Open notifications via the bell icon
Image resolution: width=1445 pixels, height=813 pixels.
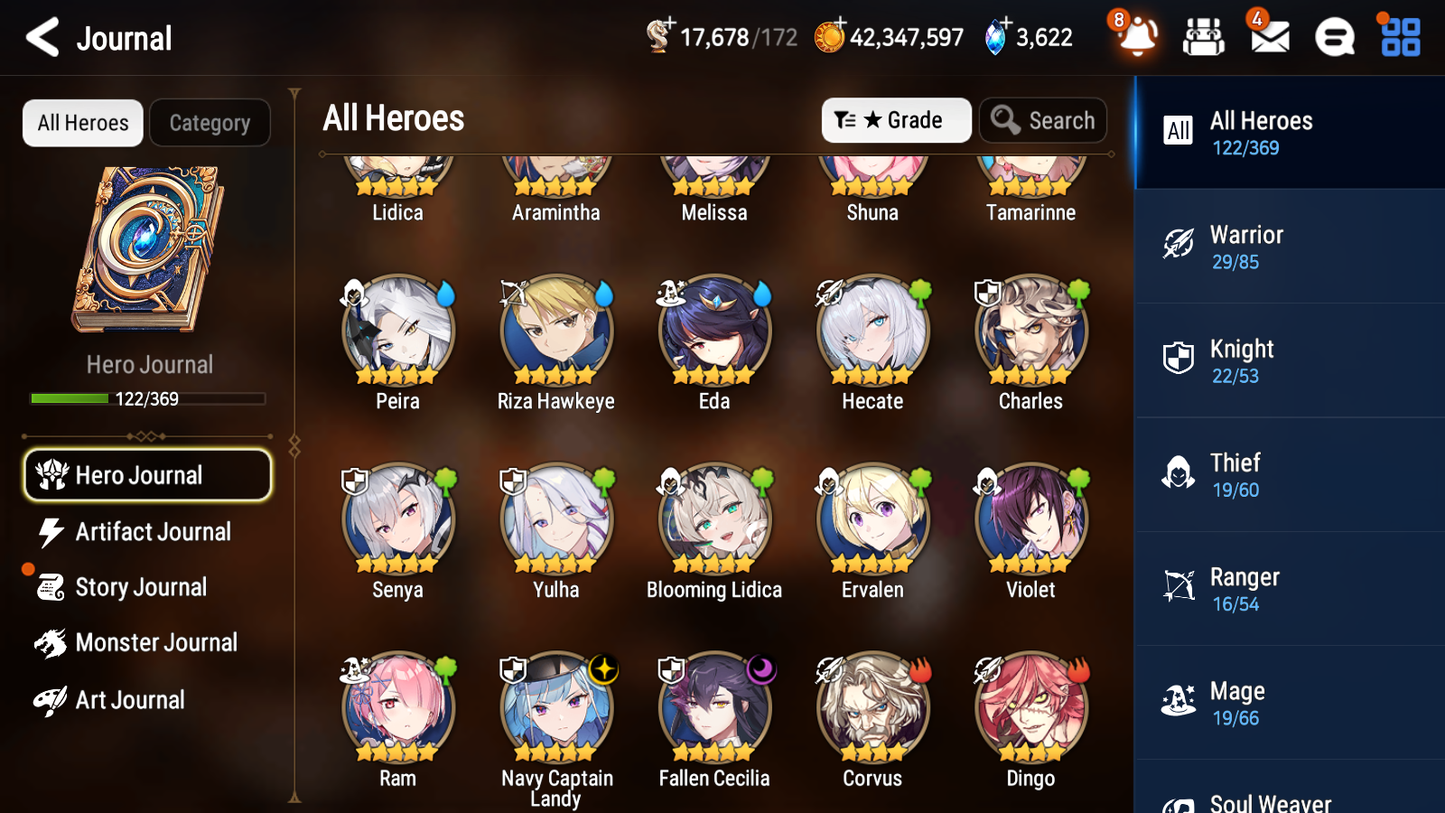pyautogui.click(x=1136, y=37)
